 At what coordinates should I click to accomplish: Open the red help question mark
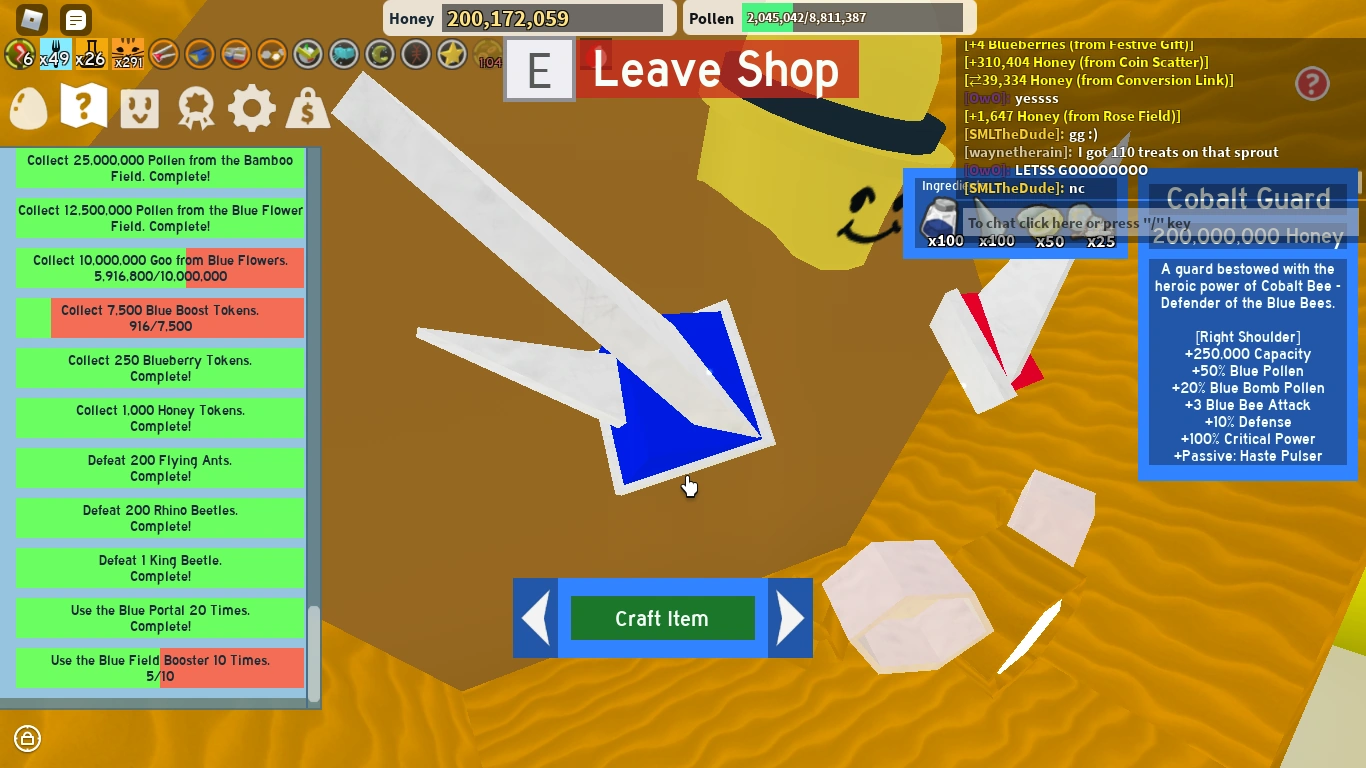1312,84
